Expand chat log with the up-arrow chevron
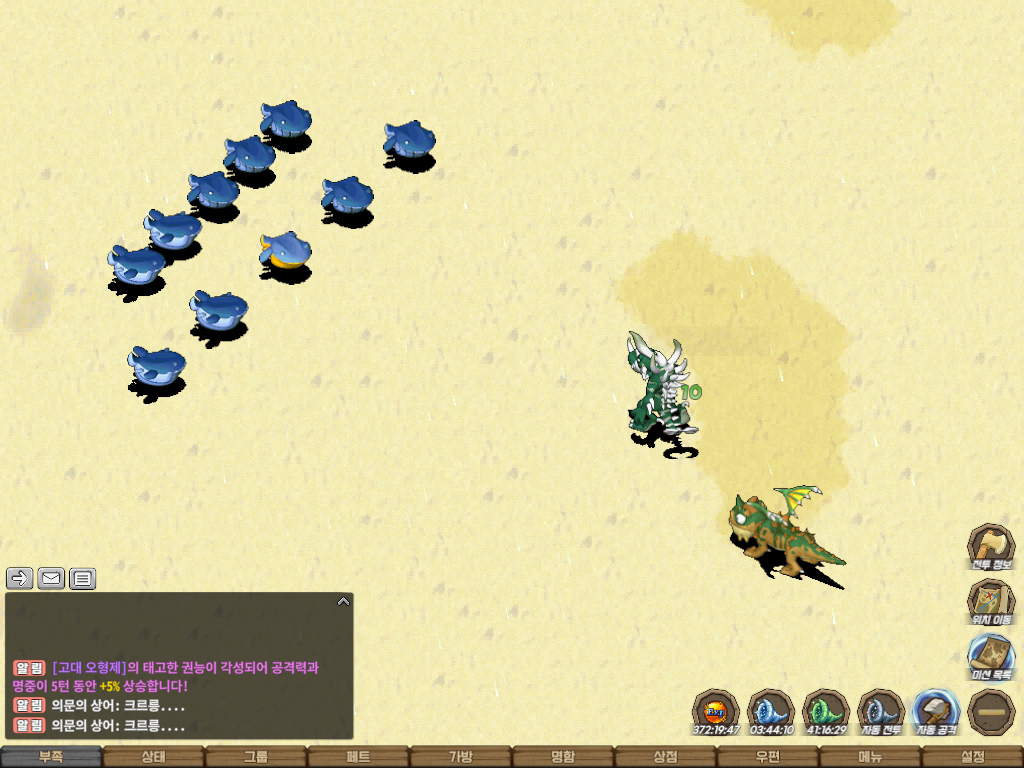Screen dimensions: 1024x768 [x=343, y=601]
